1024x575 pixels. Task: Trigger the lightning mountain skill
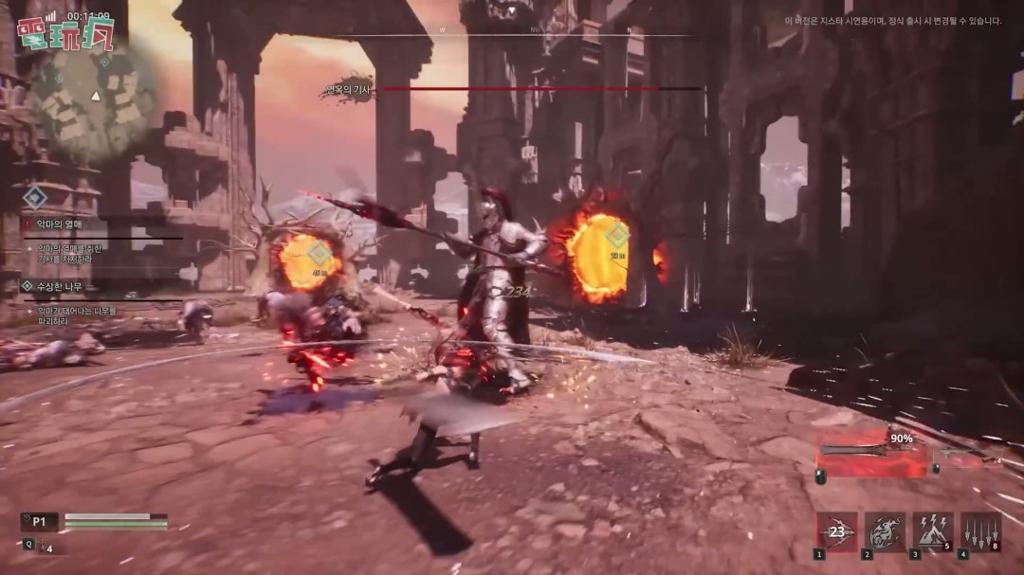[x=932, y=532]
